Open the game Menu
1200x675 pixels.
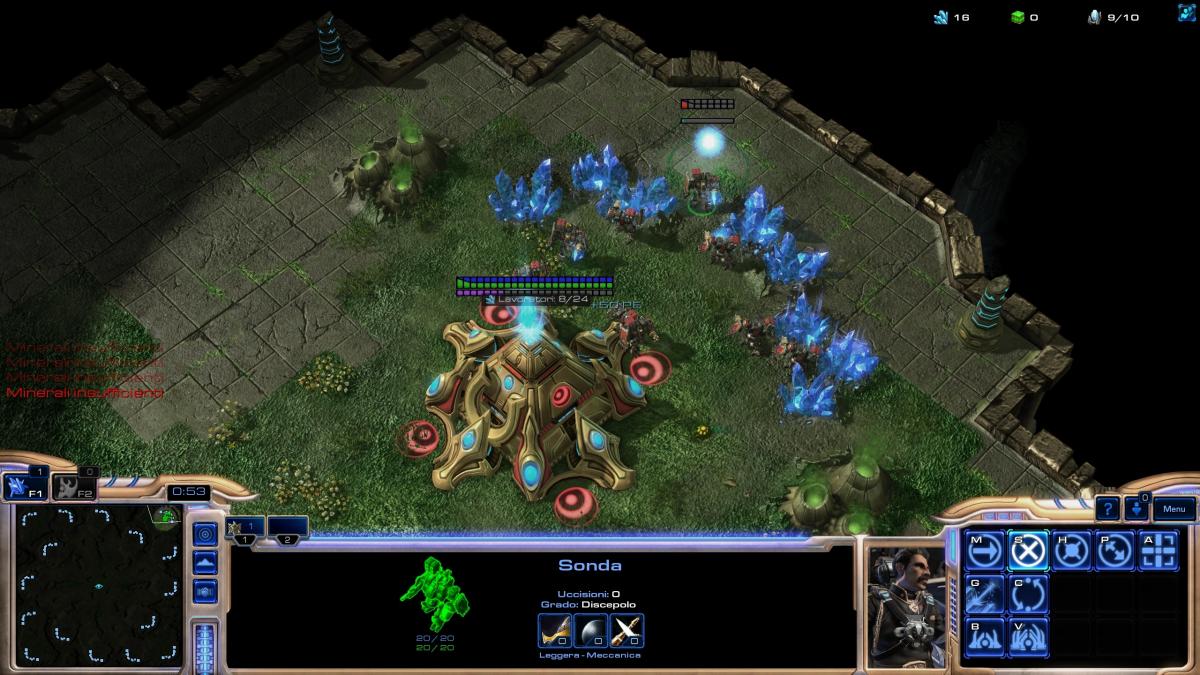pos(1173,508)
